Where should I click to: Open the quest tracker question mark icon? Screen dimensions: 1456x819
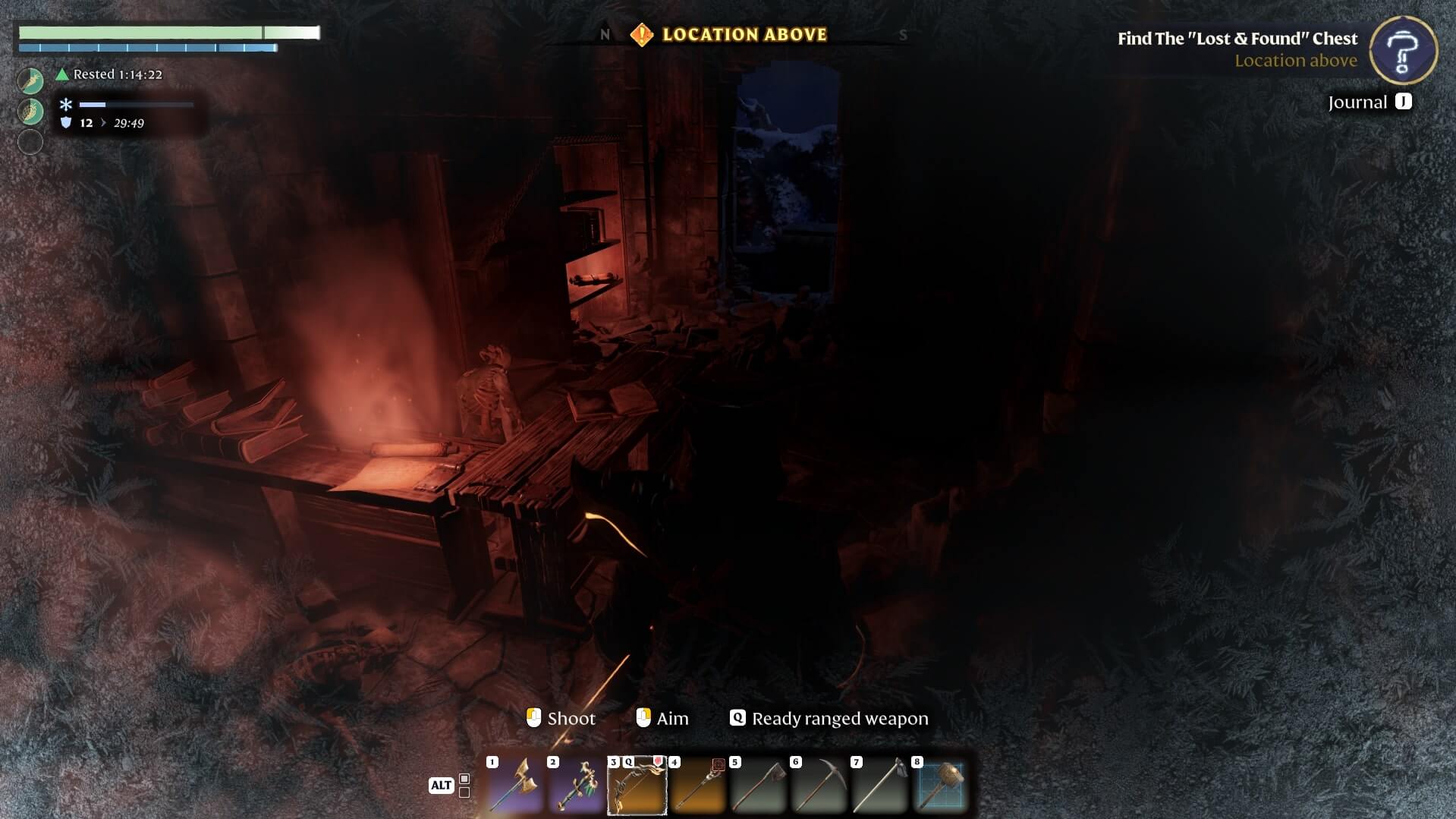point(1403,50)
